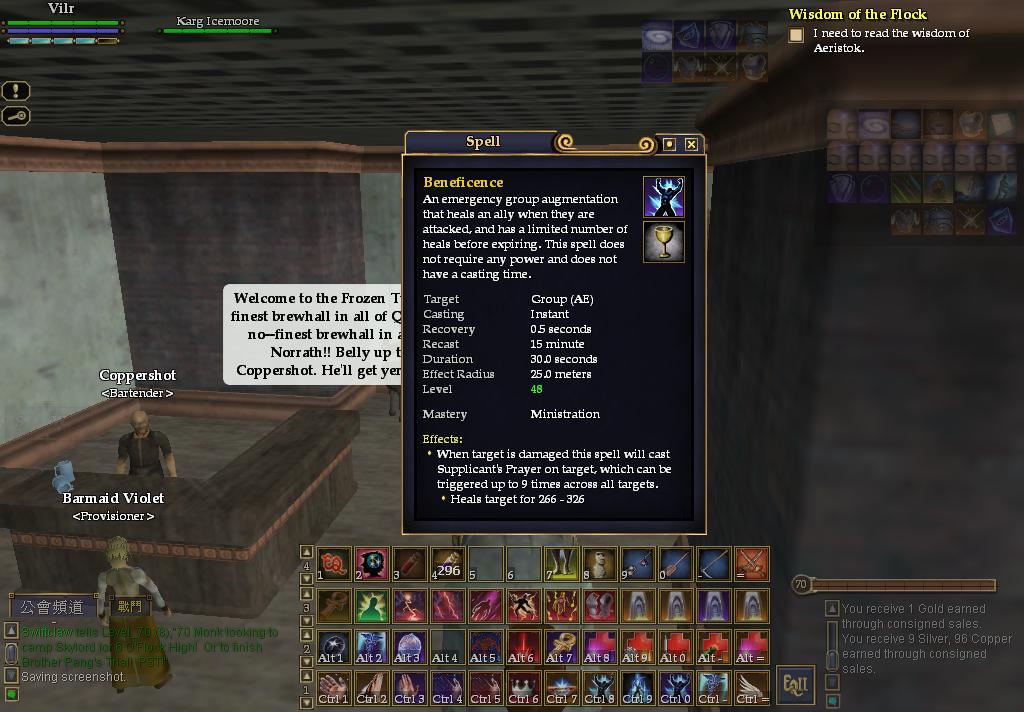The width and height of the screenshot is (1024, 712).
Task: Click the Spell window's square options button
Action: click(x=669, y=144)
